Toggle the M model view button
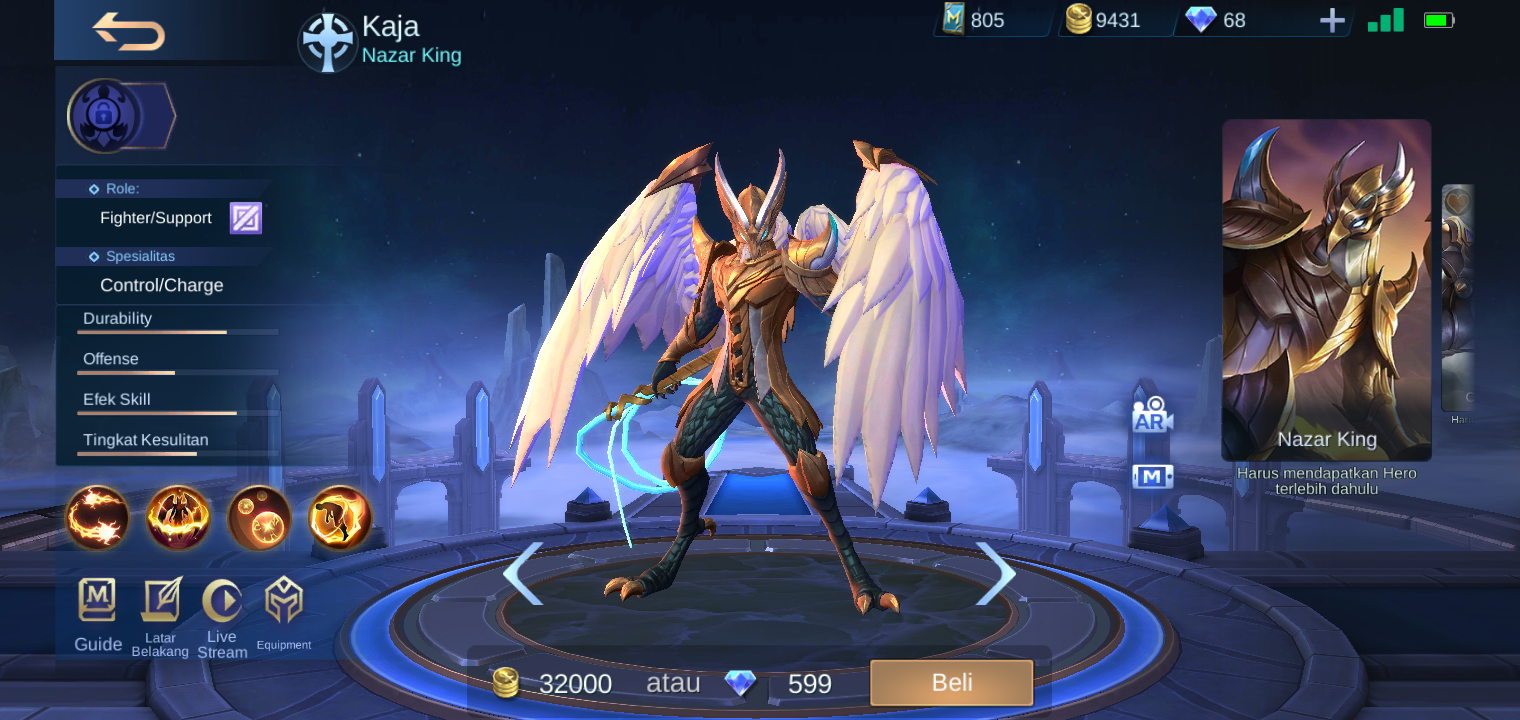The width and height of the screenshot is (1520, 720). click(1152, 477)
